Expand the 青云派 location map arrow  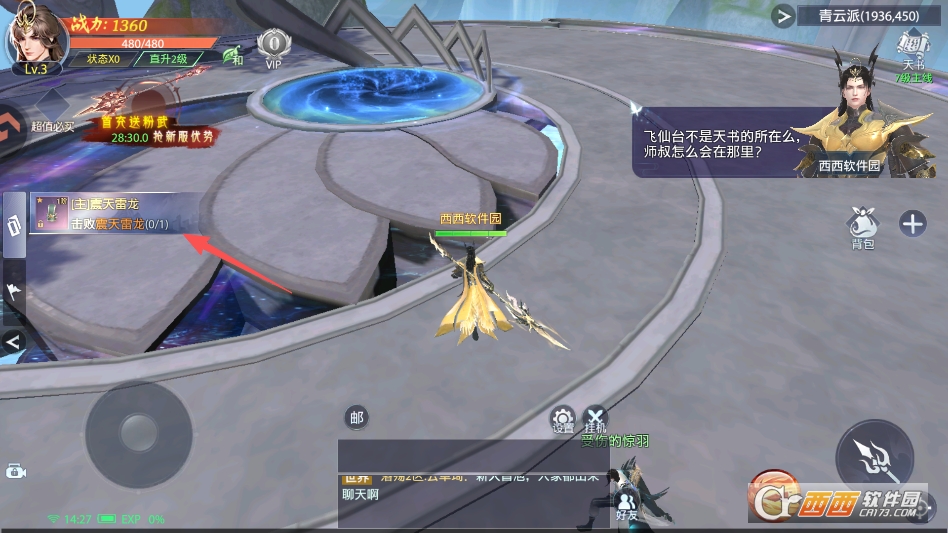coord(783,15)
